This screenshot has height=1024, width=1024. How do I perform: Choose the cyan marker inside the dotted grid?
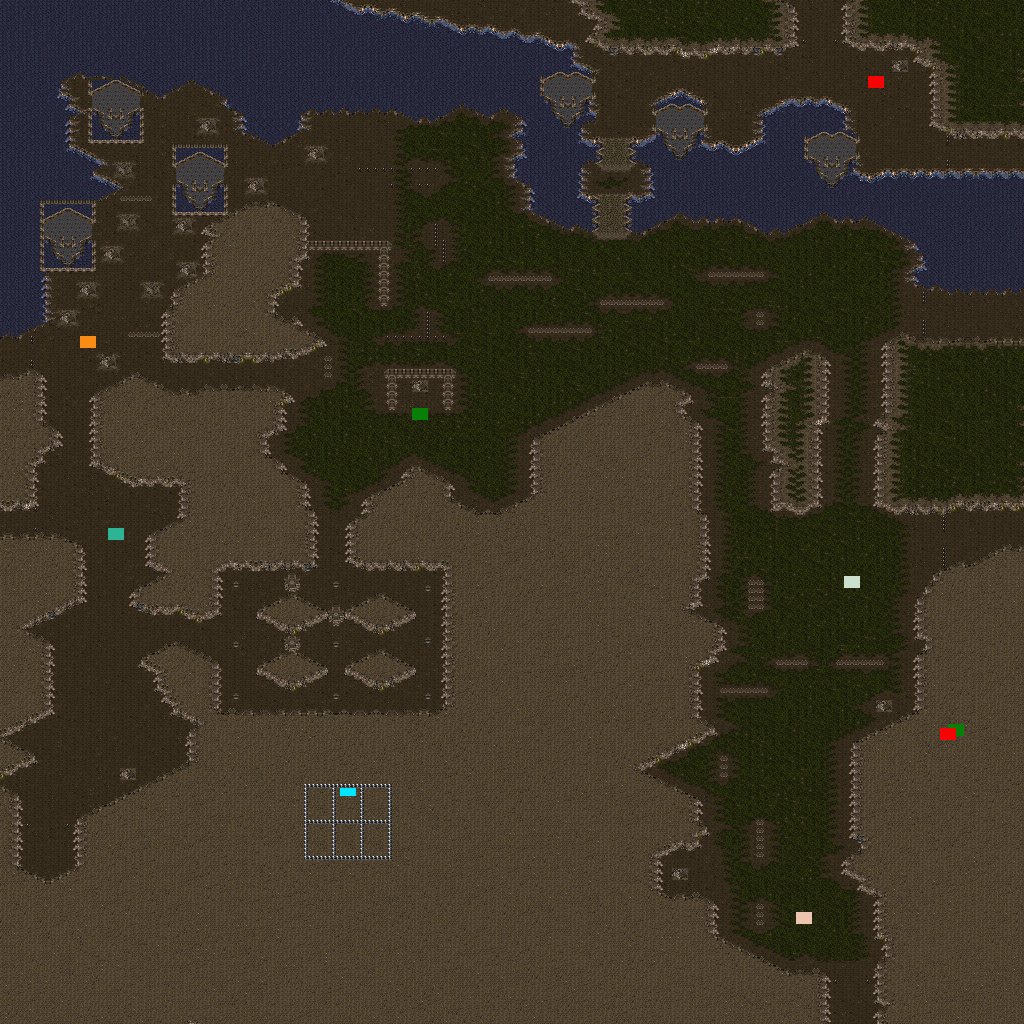pyautogui.click(x=348, y=792)
